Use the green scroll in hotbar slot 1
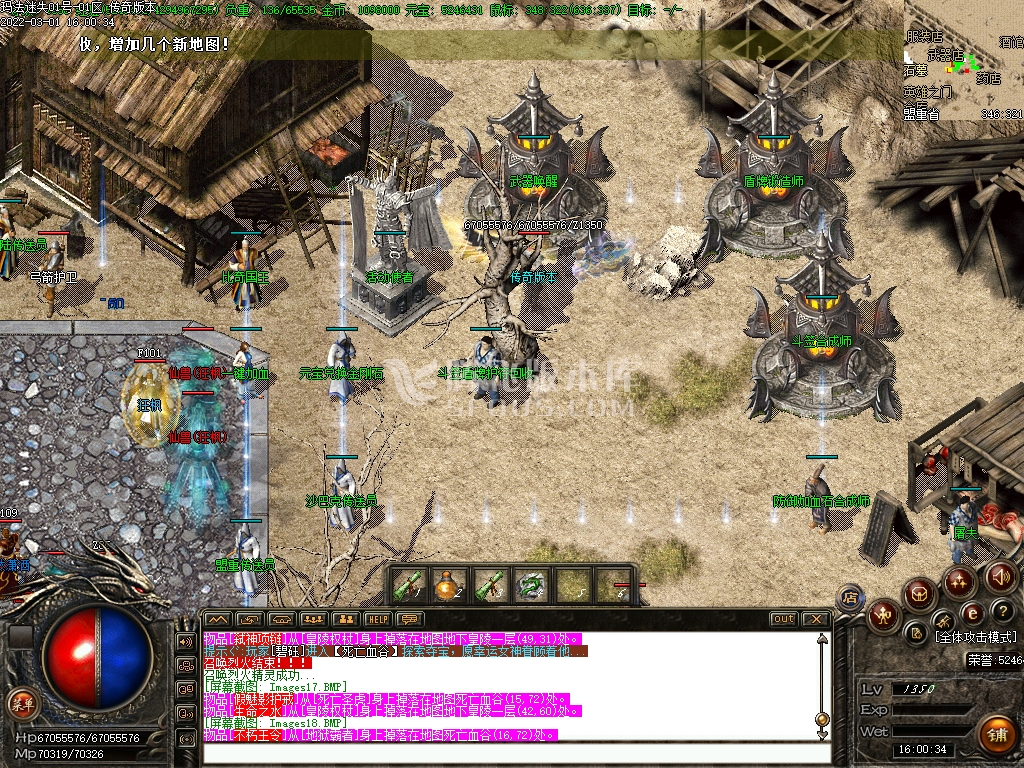The height and width of the screenshot is (768, 1024). click(408, 586)
